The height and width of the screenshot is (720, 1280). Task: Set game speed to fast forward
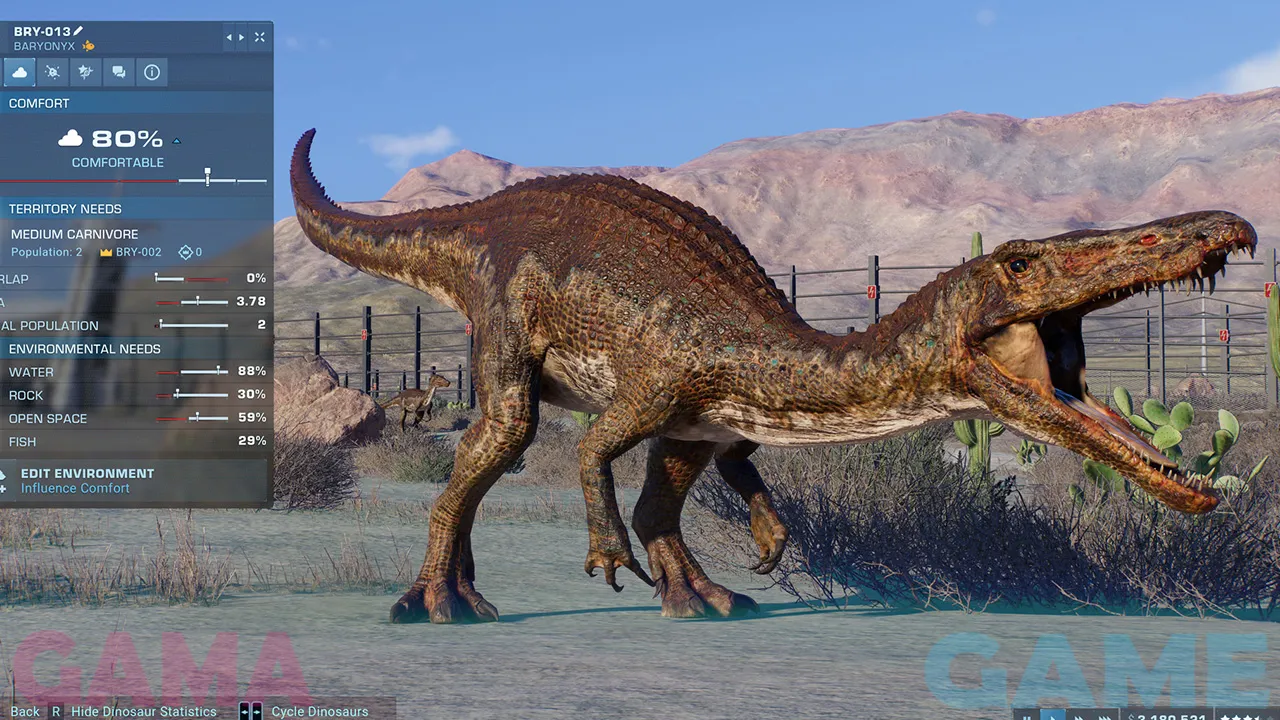[1078, 716]
